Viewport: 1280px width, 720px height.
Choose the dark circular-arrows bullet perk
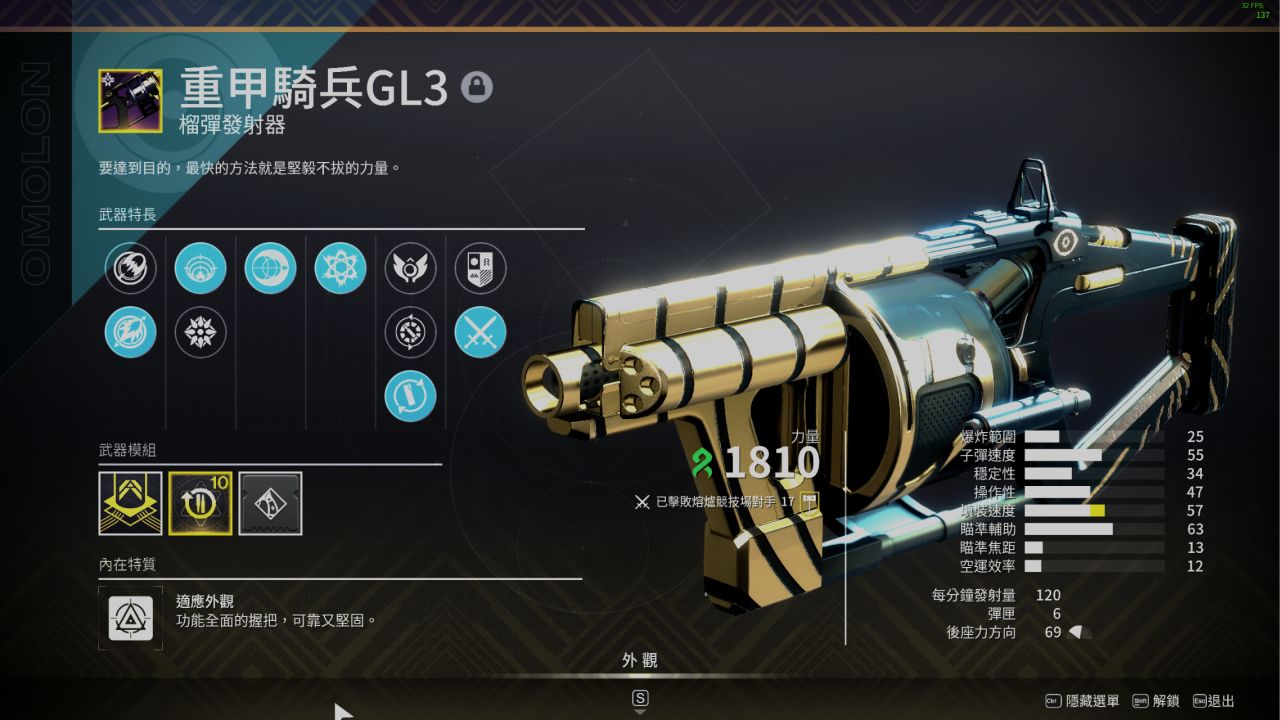(x=411, y=332)
